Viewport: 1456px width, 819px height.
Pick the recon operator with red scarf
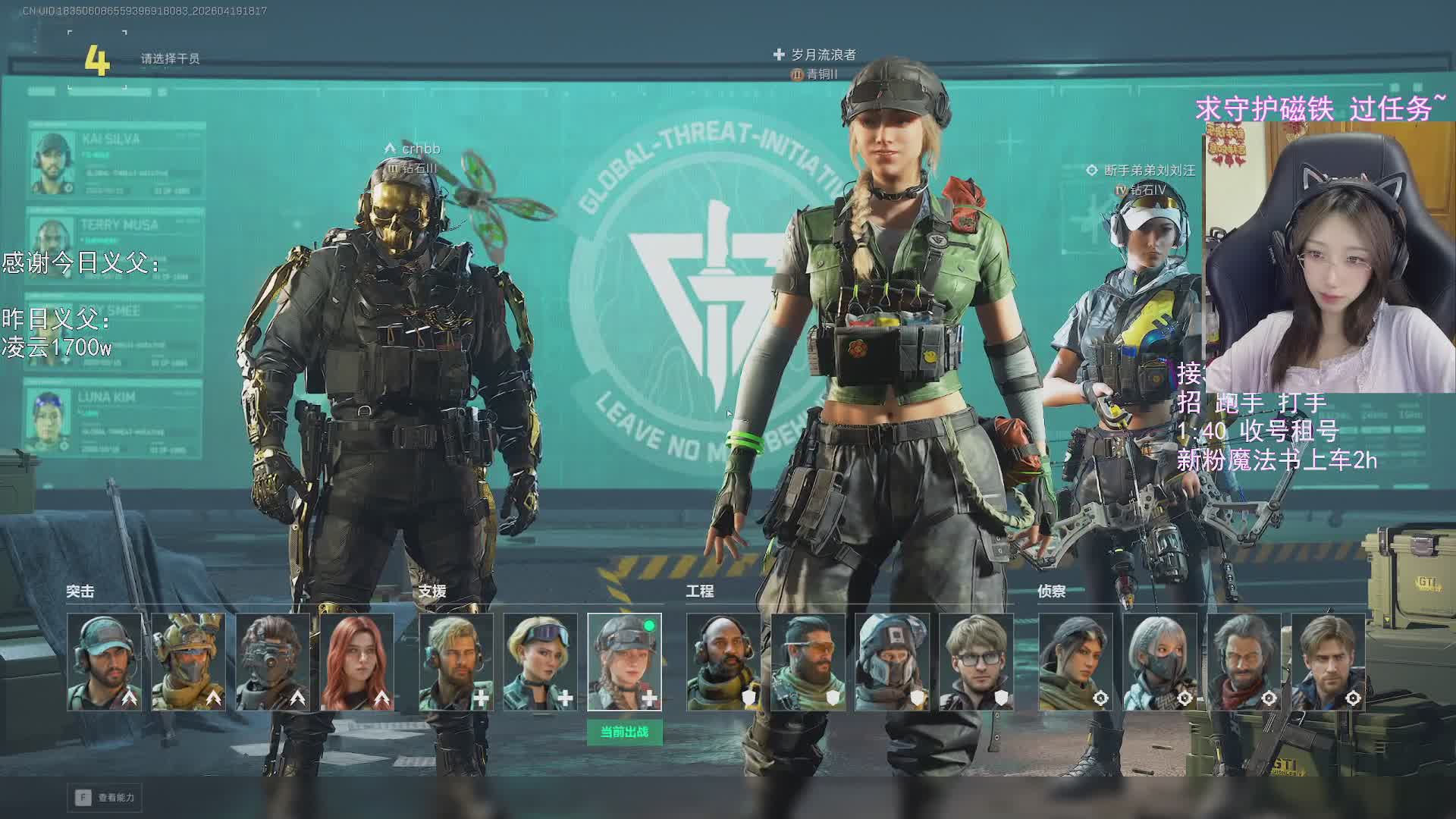(1244, 661)
